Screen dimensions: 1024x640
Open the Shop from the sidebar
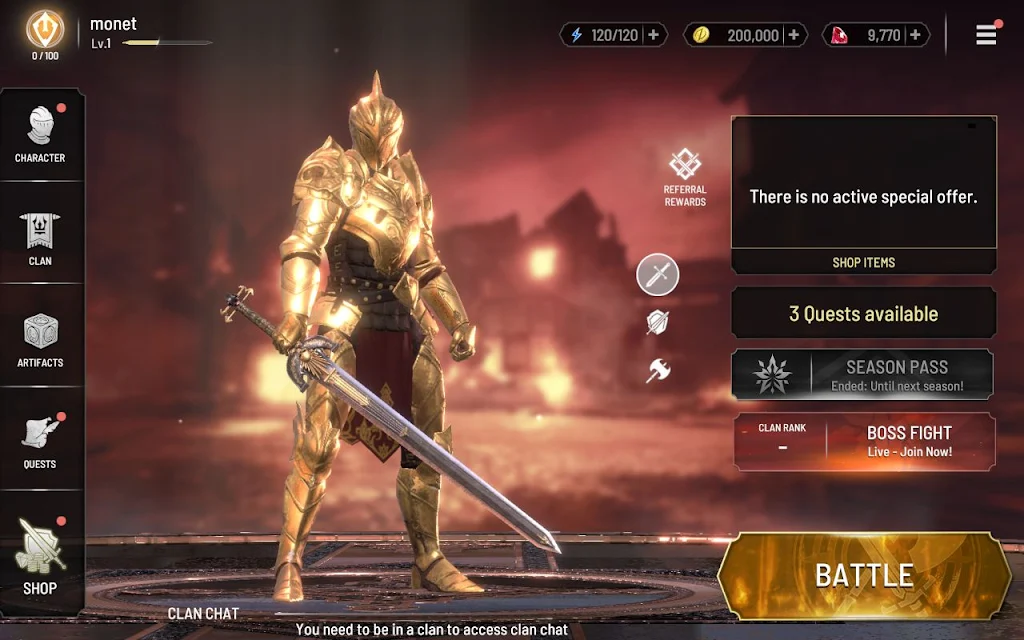[40, 556]
